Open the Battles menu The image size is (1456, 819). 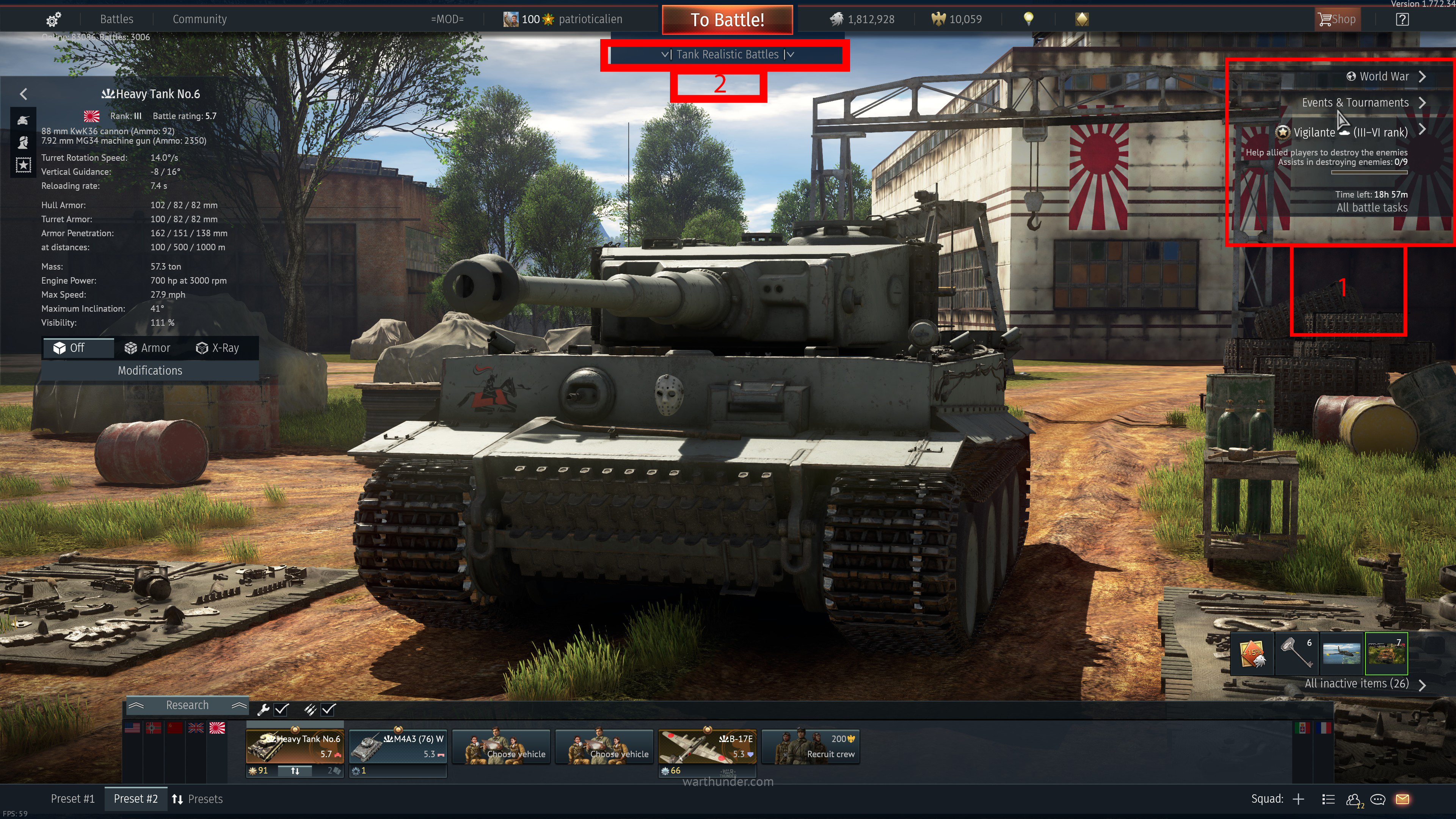(x=116, y=19)
